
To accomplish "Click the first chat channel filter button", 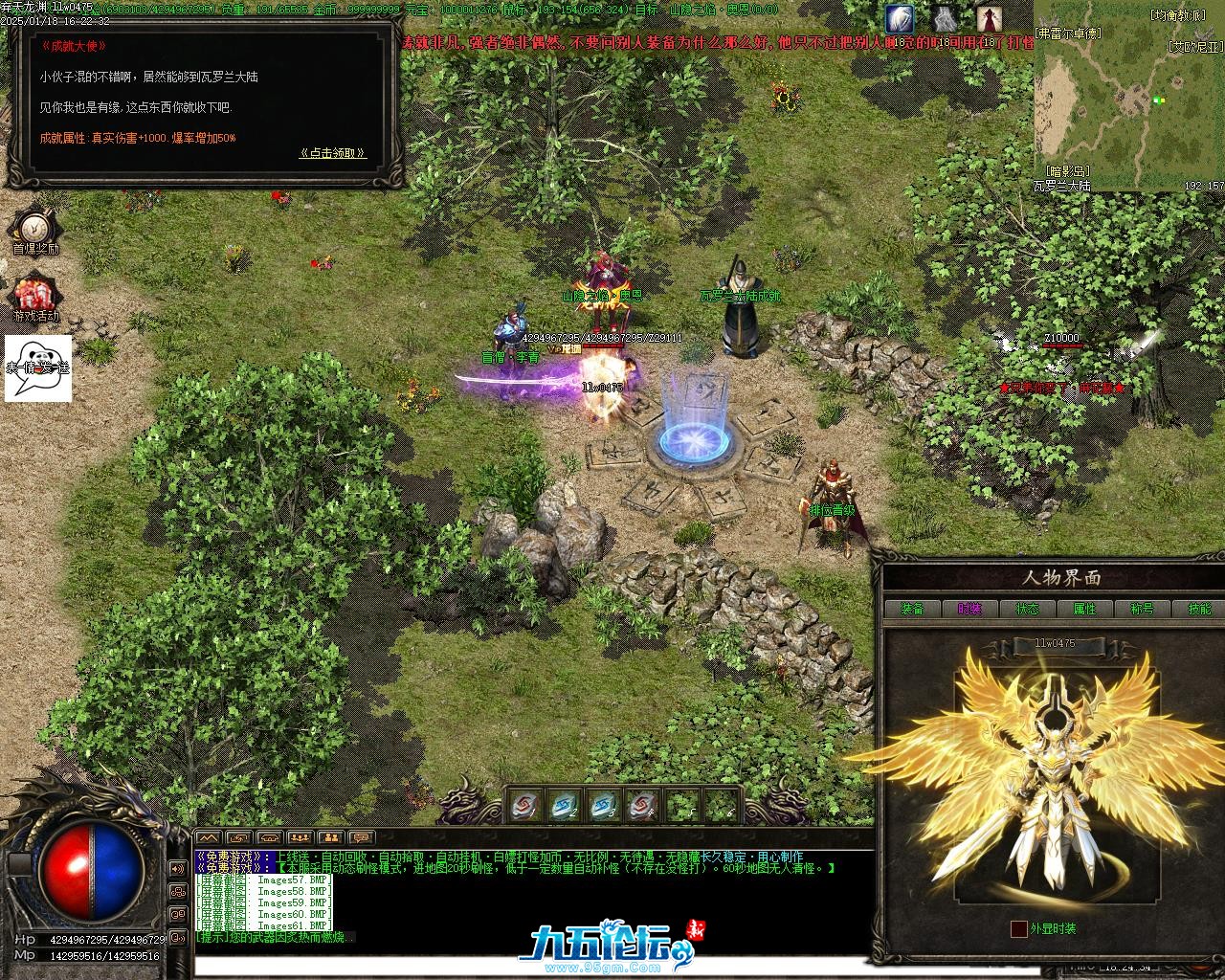I will tap(208, 839).
